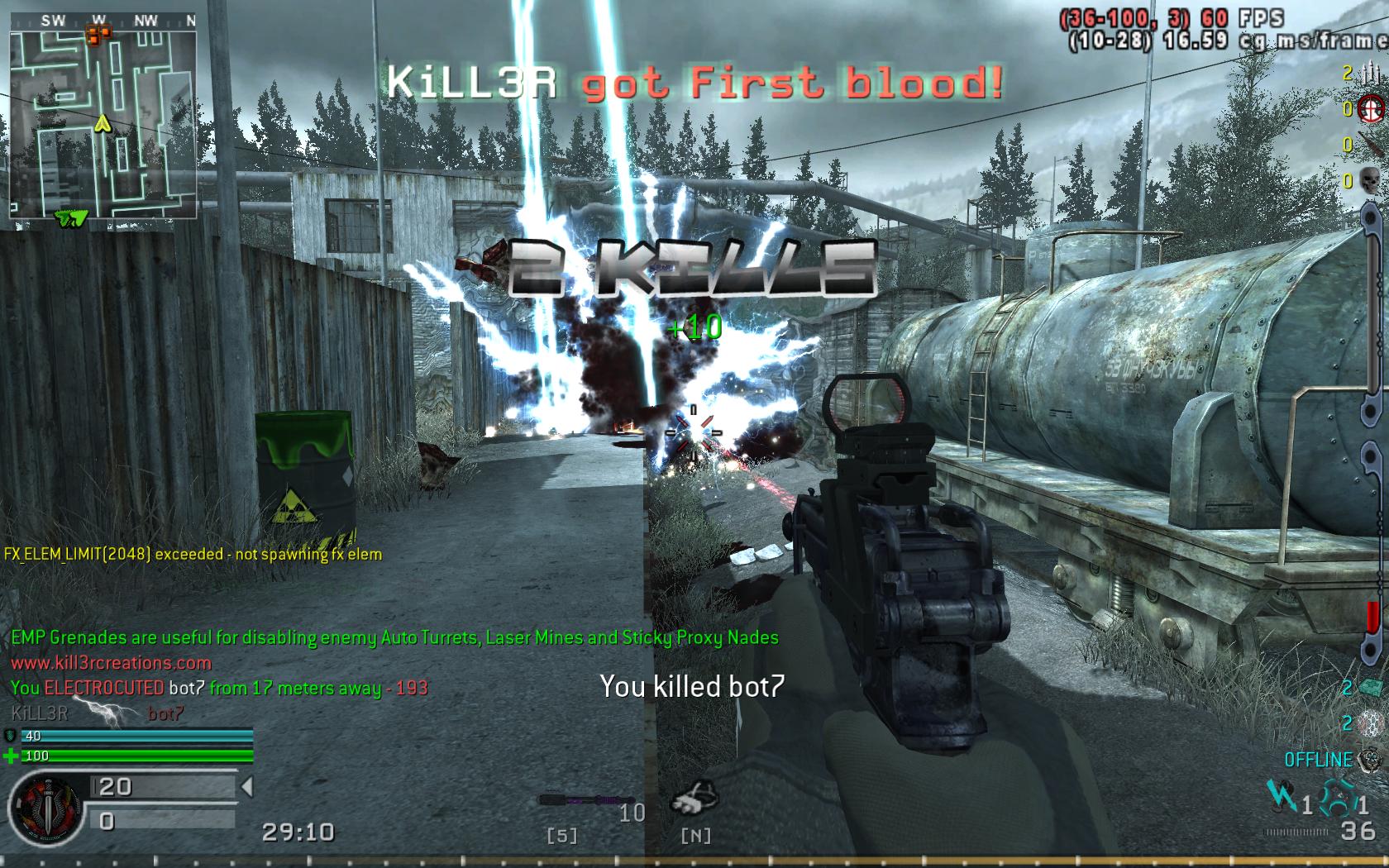Click the green armor shield icon
Screen dimensions: 1389x868
(11, 736)
